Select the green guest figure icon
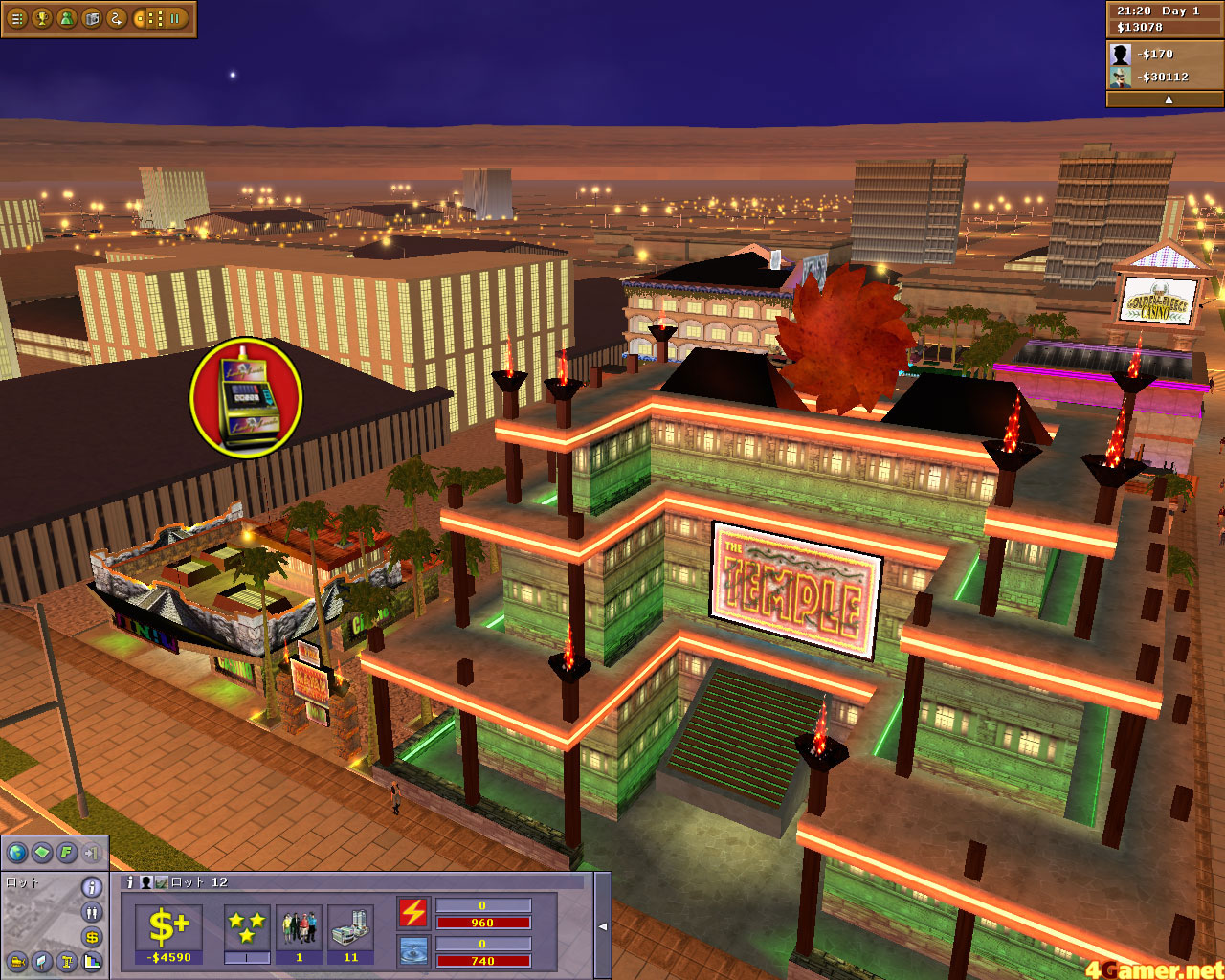This screenshot has width=1225, height=980. pos(67,19)
